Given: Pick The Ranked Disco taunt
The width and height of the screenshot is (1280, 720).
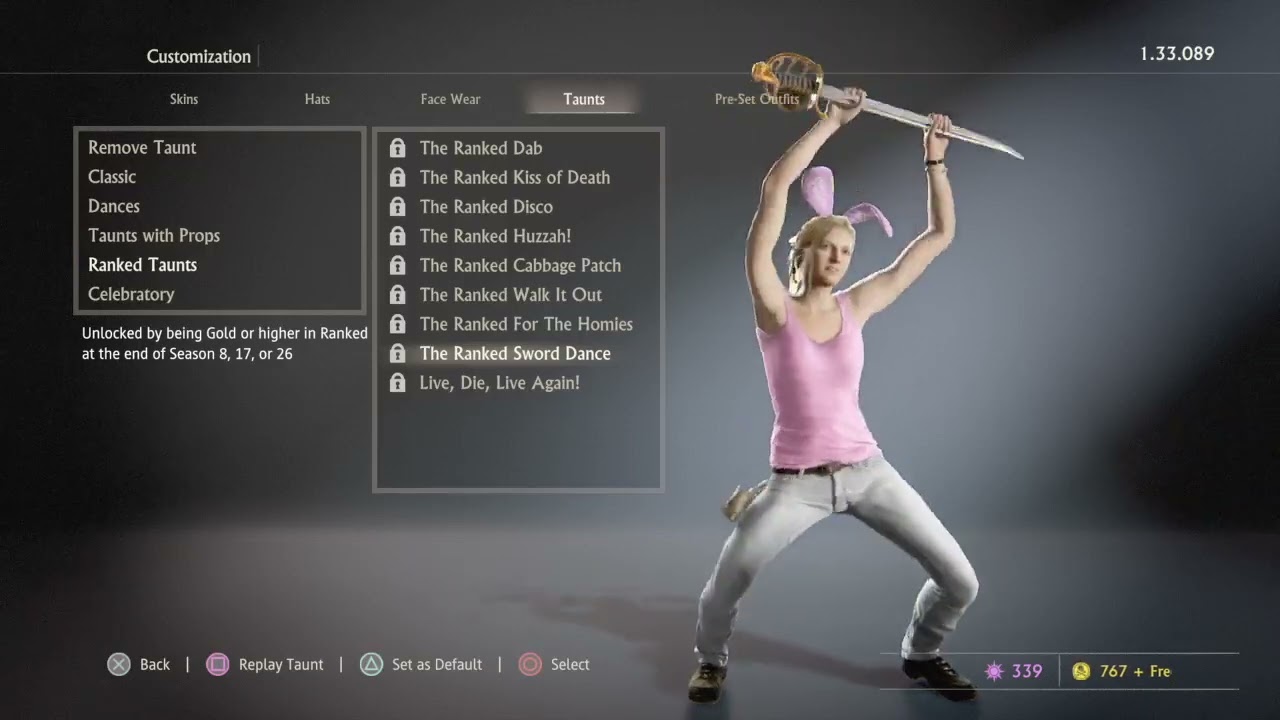Looking at the screenshot, I should coord(486,207).
